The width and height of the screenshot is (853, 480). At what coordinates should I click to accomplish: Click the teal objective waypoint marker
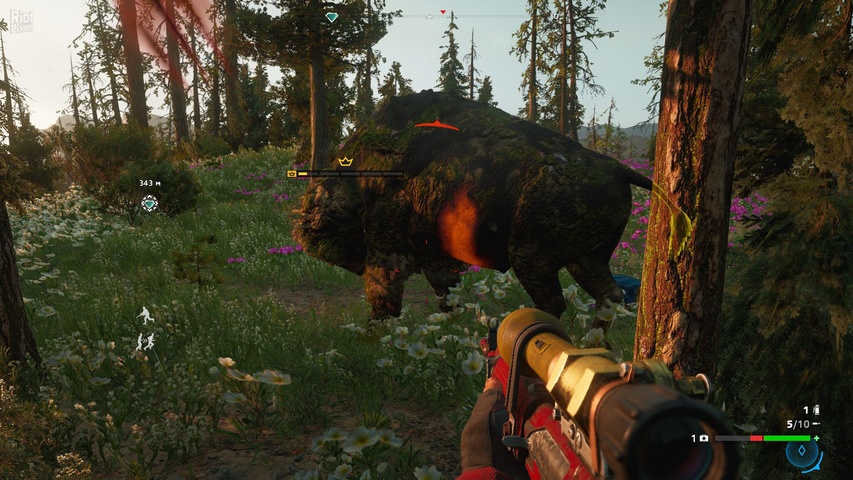pyautogui.click(x=149, y=204)
